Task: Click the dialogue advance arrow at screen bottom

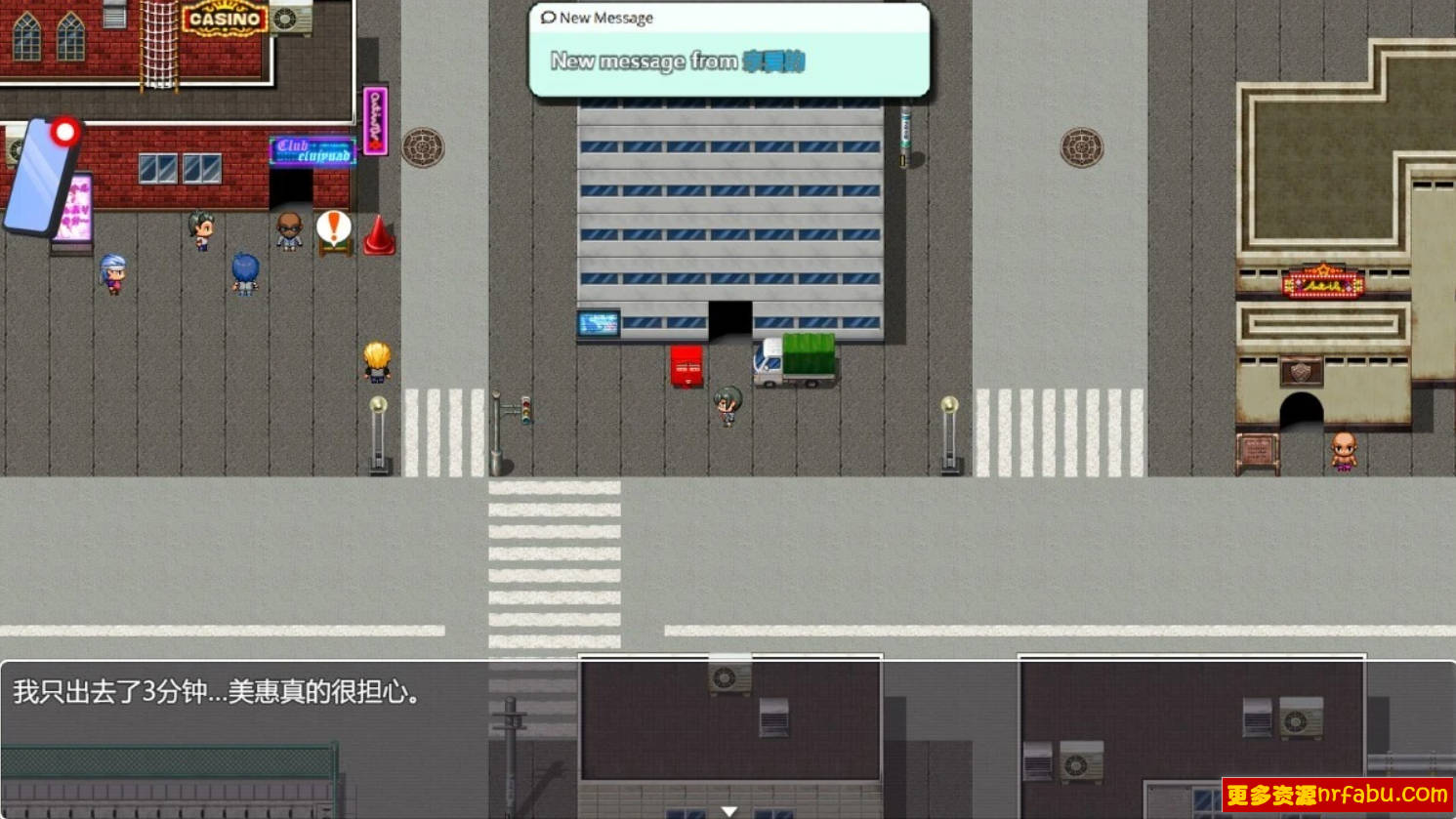Action: coord(728,809)
